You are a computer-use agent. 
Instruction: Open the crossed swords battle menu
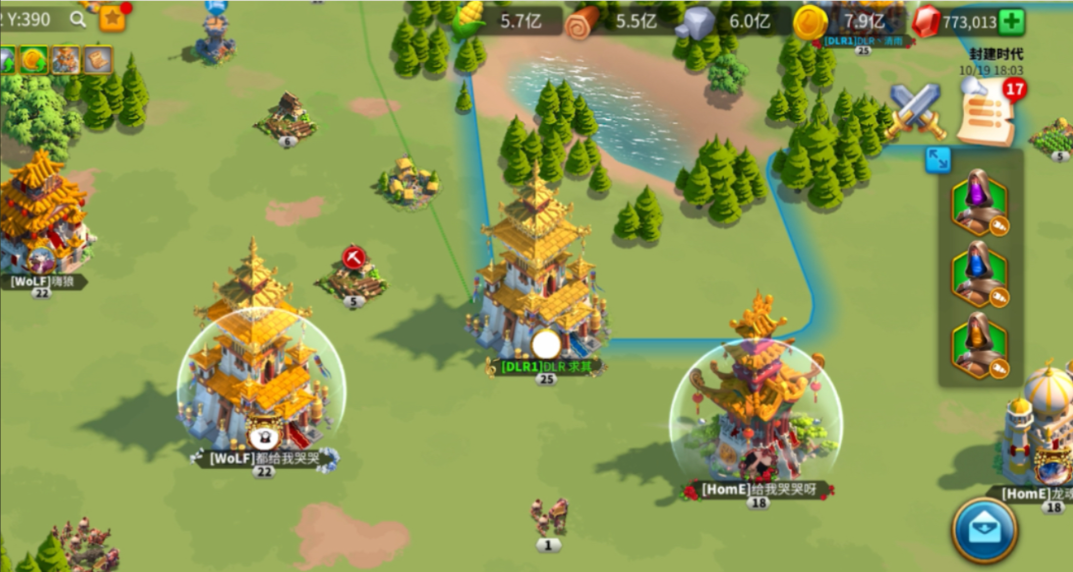click(916, 111)
